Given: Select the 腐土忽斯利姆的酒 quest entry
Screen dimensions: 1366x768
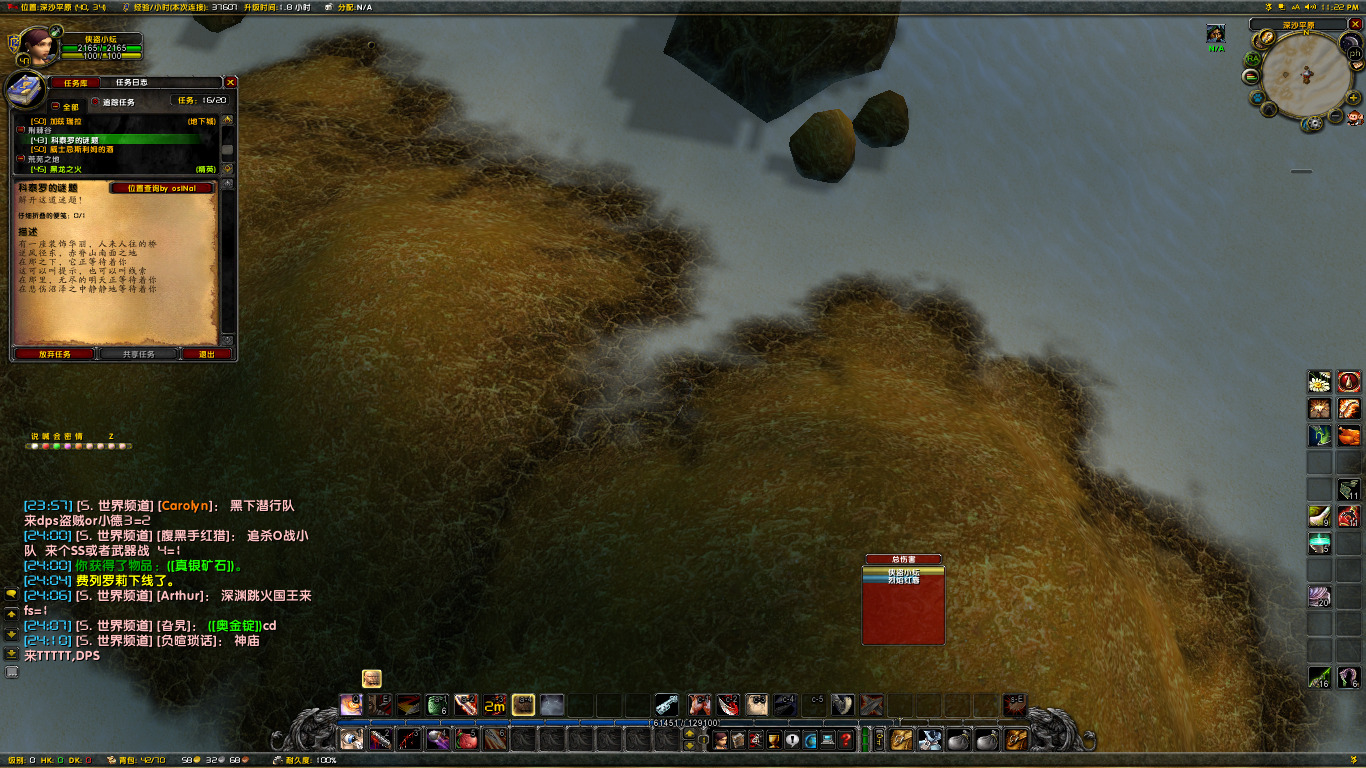Looking at the screenshot, I should click(82, 149).
